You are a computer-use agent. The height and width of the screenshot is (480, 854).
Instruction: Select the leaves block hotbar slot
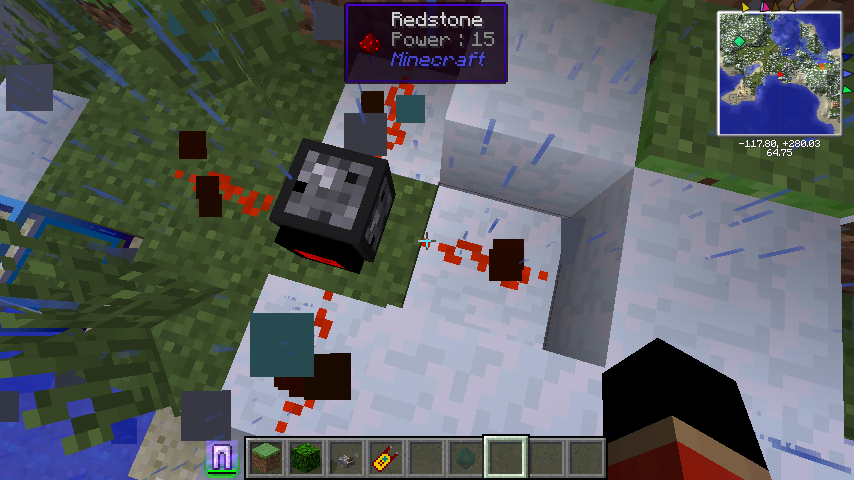305,458
